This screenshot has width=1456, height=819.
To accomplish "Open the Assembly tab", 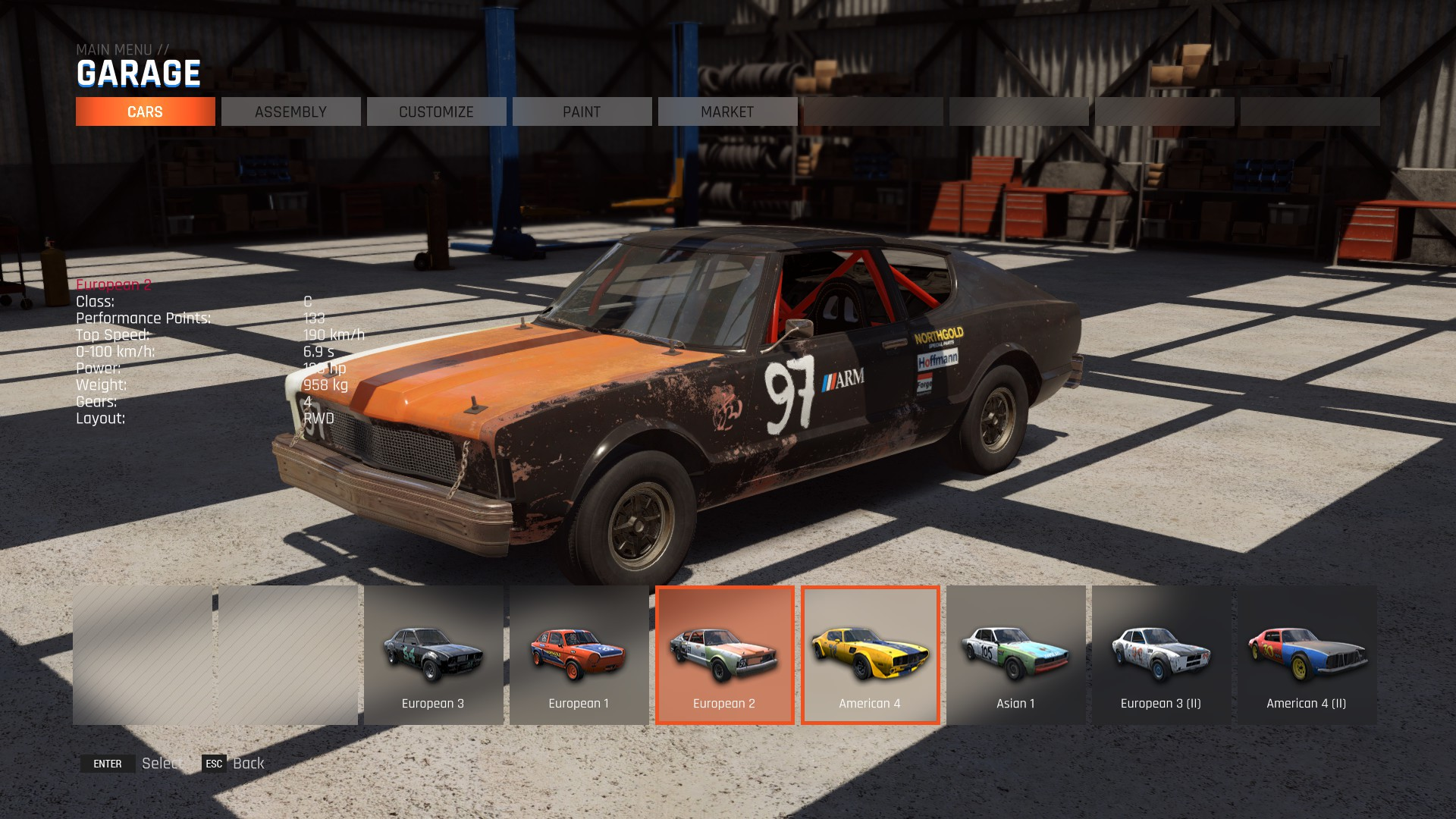I will tap(290, 111).
